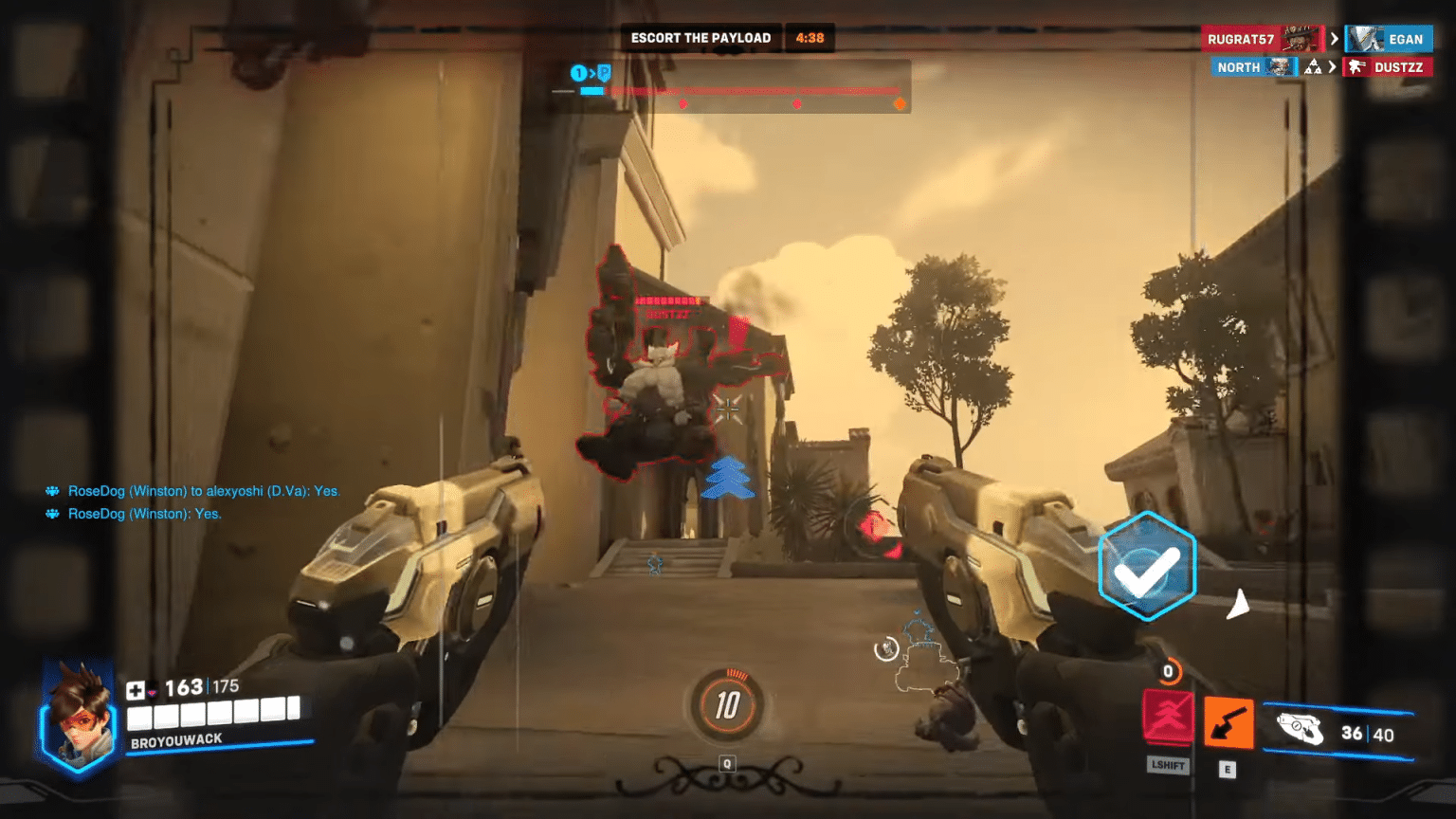The height and width of the screenshot is (819, 1456).
Task: Click the ammo counter reading 36/40
Action: [1367, 735]
